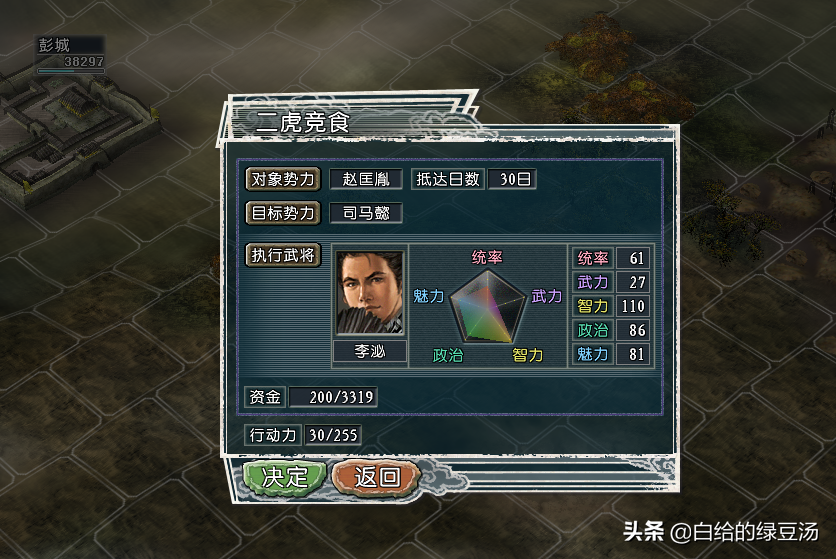Choose the 目标势力 button
This screenshot has width=836, height=559.
283,213
